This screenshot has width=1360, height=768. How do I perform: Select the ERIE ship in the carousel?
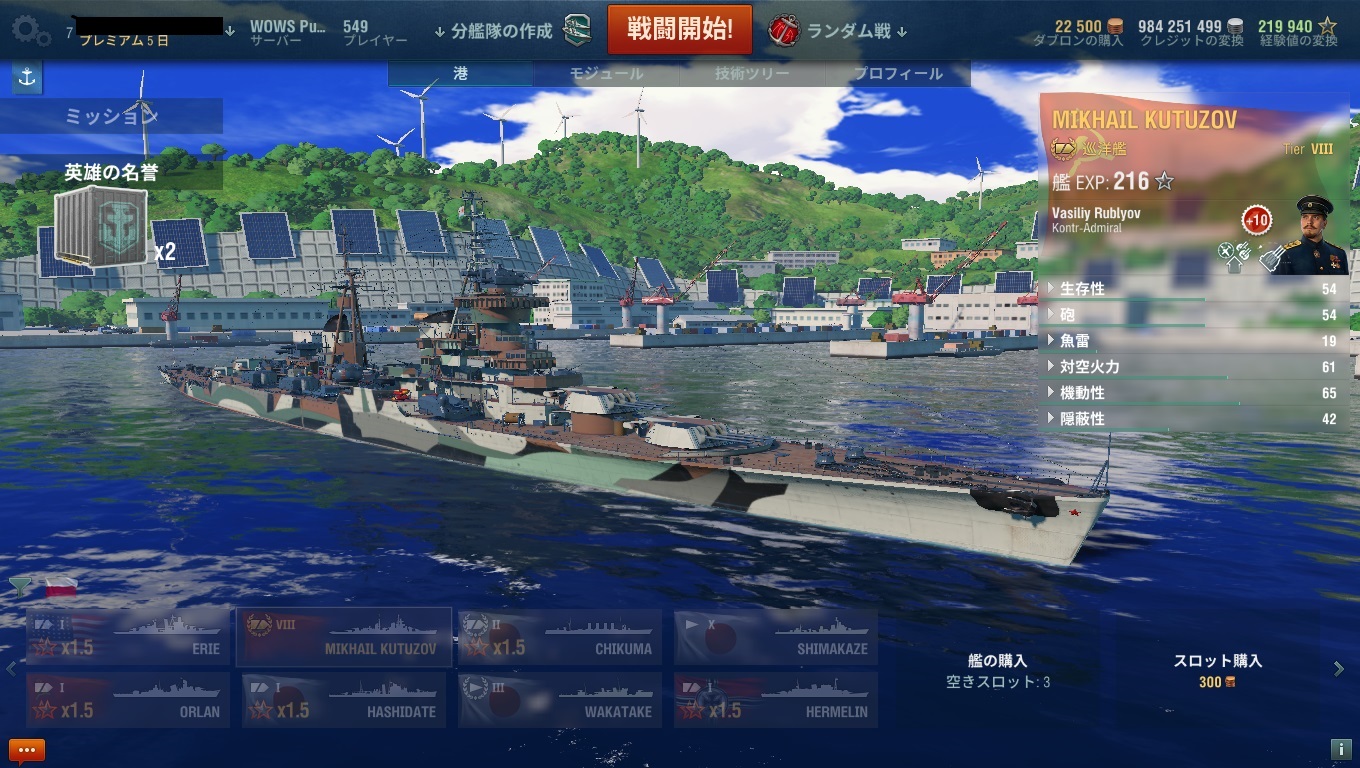tap(128, 637)
